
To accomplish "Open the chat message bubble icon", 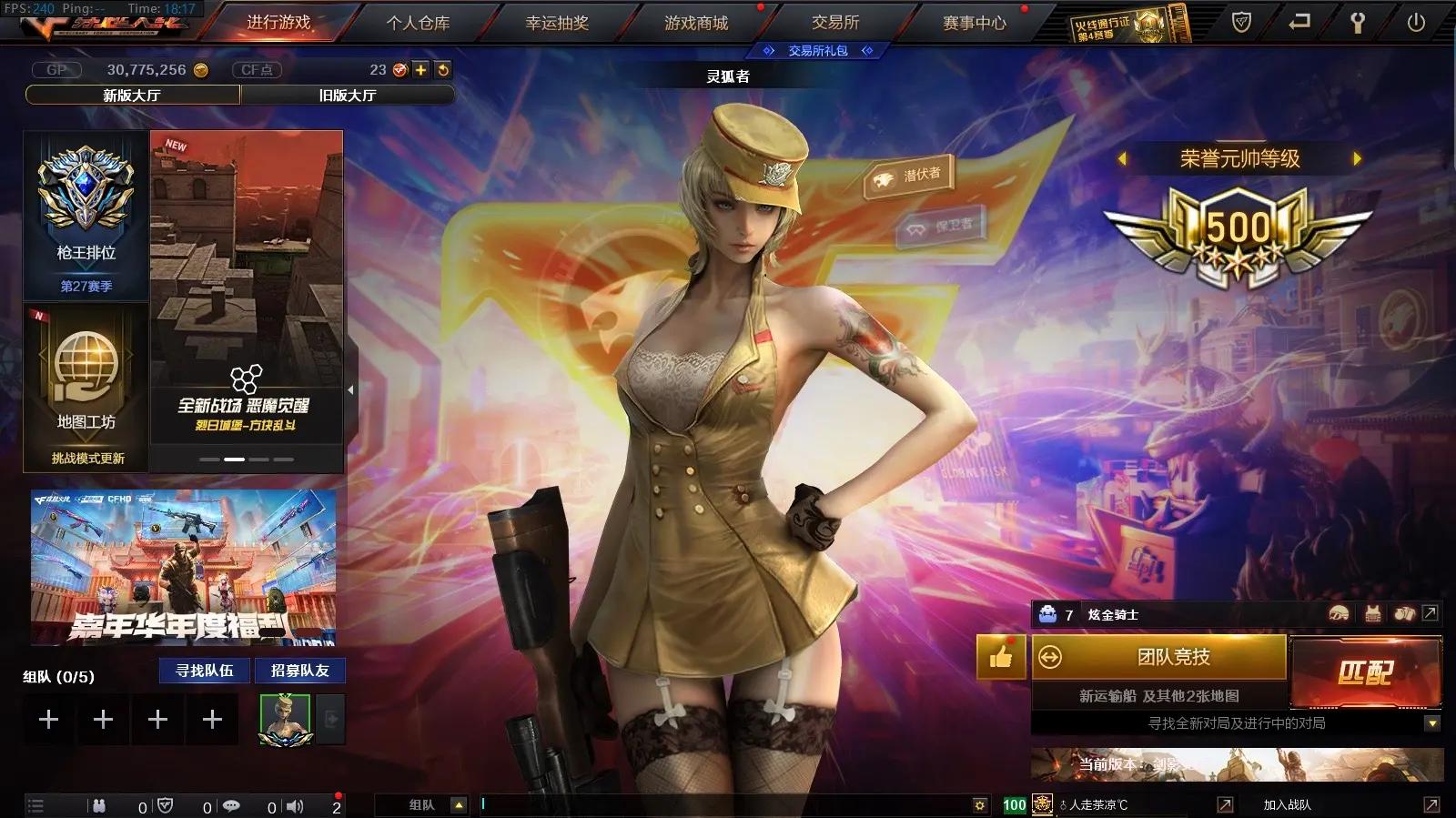I will (x=232, y=805).
